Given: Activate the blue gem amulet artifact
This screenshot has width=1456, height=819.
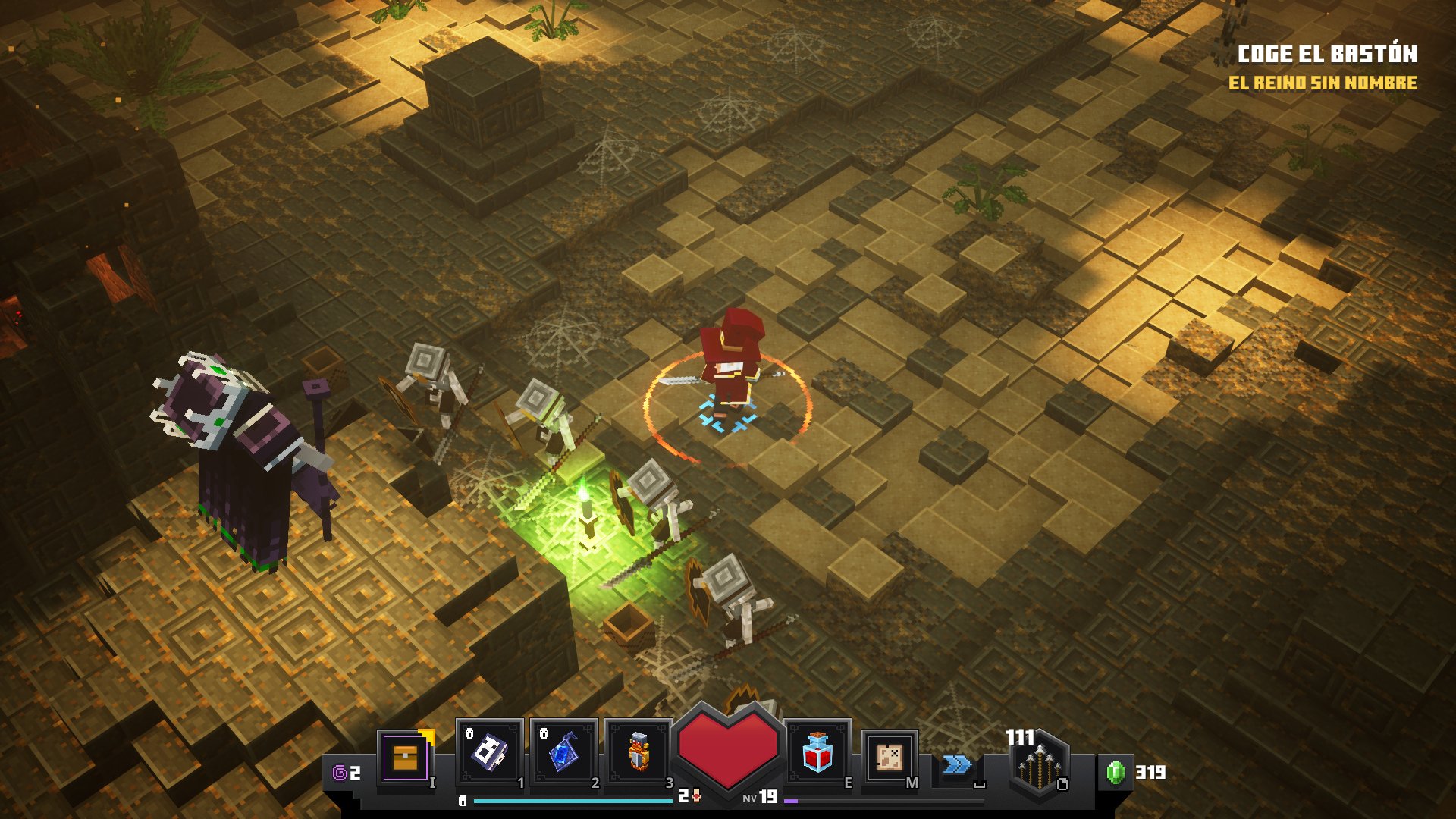Looking at the screenshot, I should (x=563, y=752).
